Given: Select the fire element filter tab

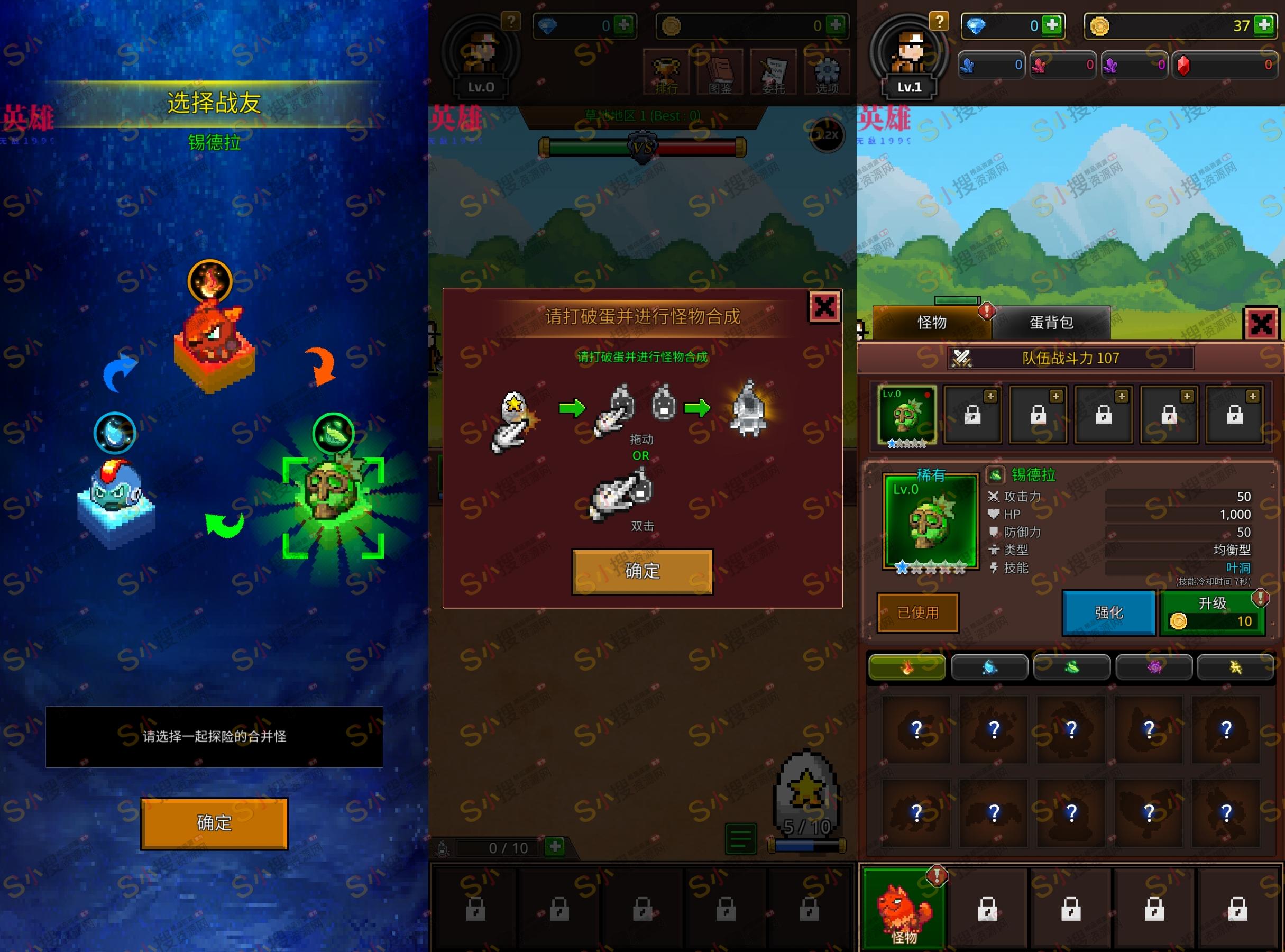Looking at the screenshot, I should (x=906, y=667).
